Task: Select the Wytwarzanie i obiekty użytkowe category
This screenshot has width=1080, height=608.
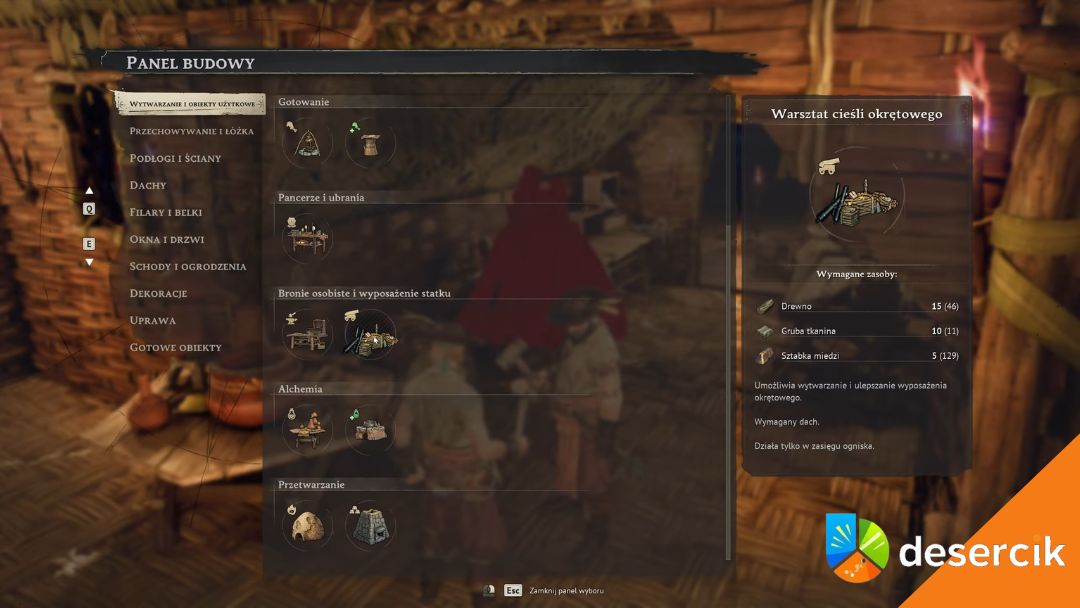Action: (x=190, y=104)
